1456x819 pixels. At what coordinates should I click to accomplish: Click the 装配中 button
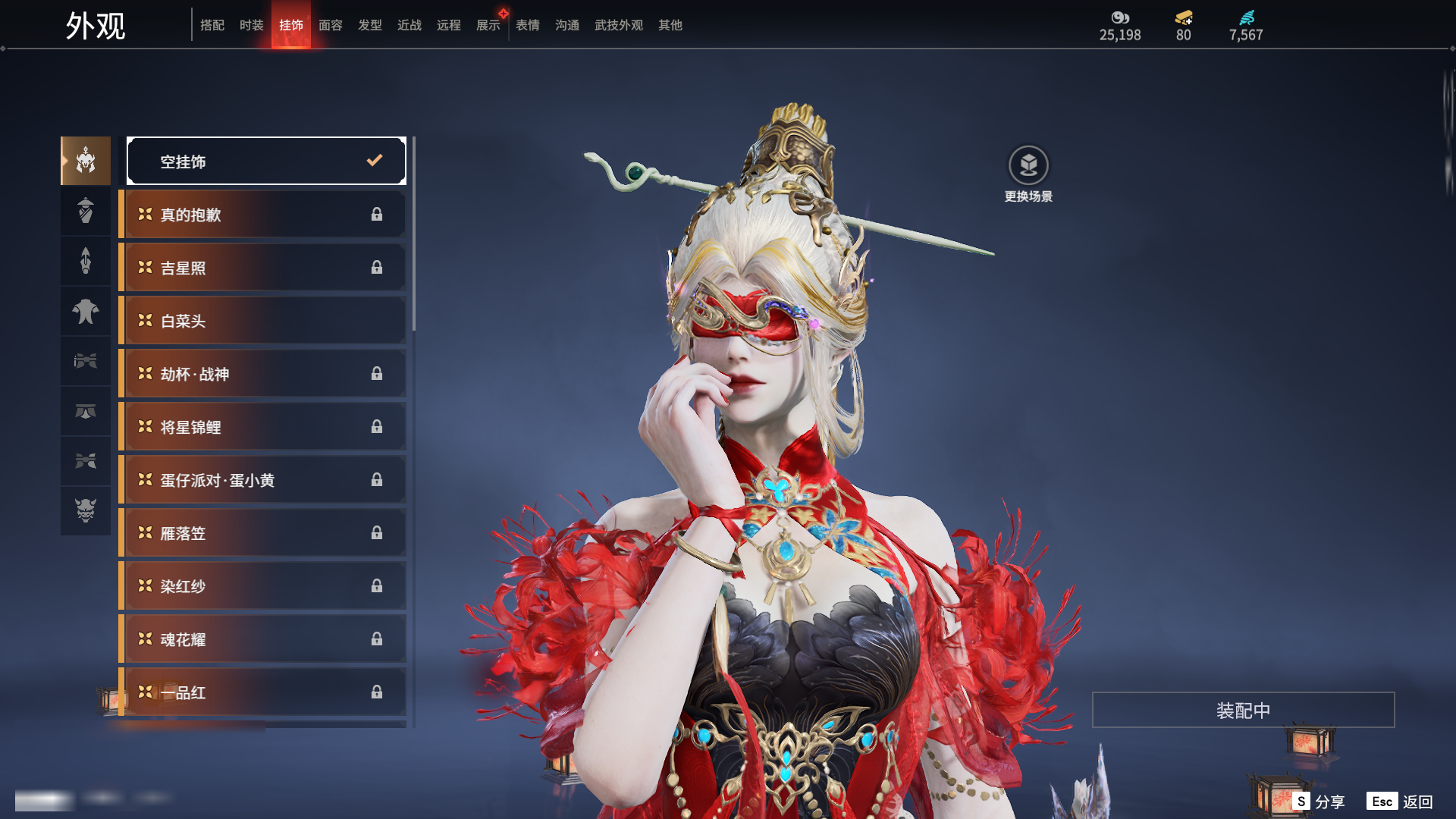tap(1243, 710)
